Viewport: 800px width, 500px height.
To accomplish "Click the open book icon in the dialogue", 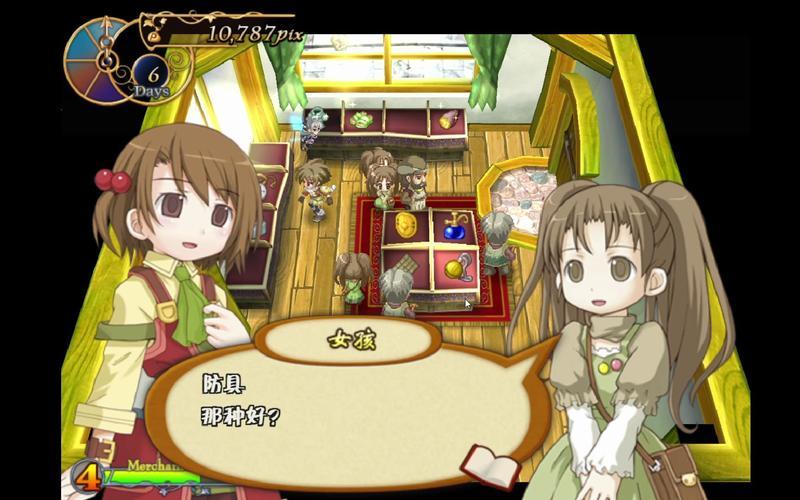I will (x=490, y=465).
